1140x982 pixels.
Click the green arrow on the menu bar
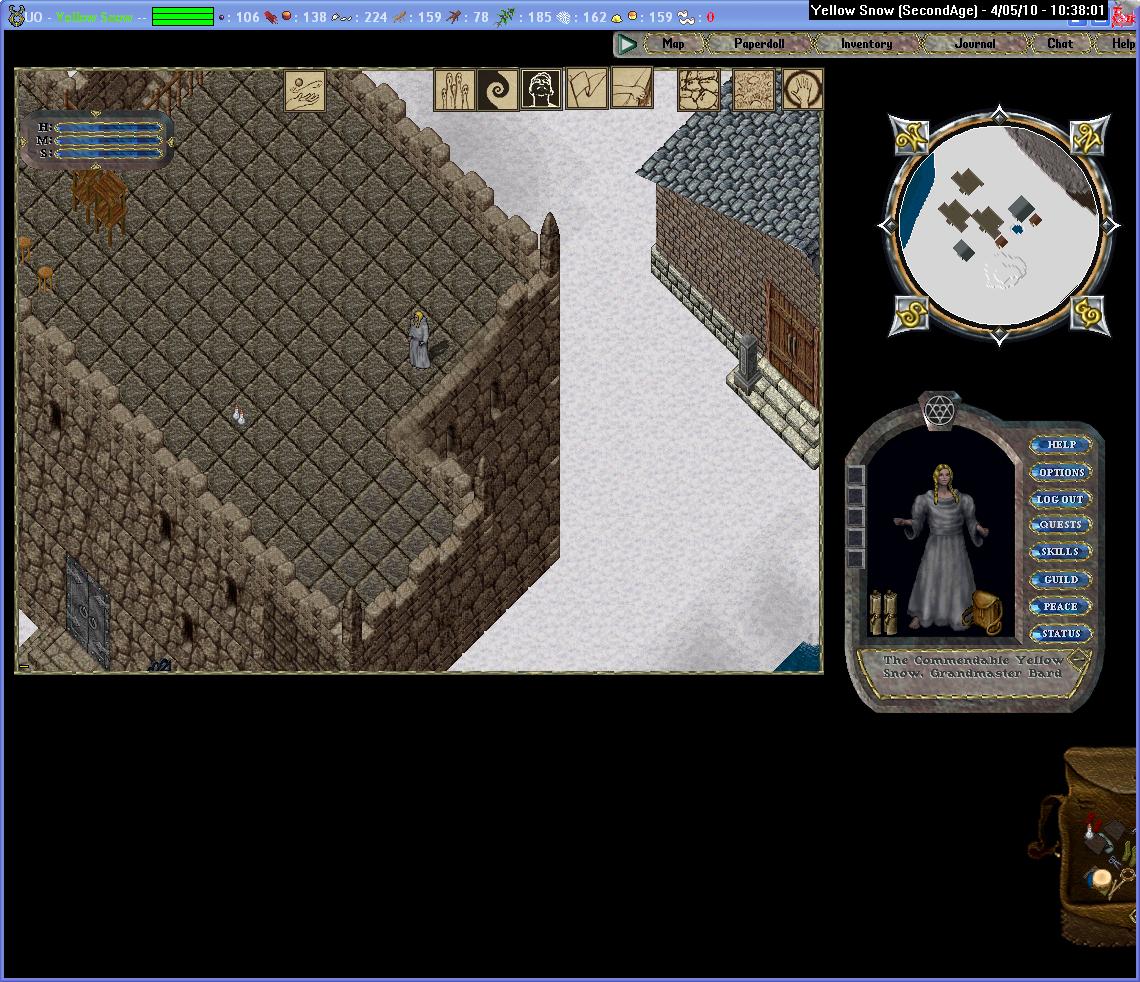627,44
